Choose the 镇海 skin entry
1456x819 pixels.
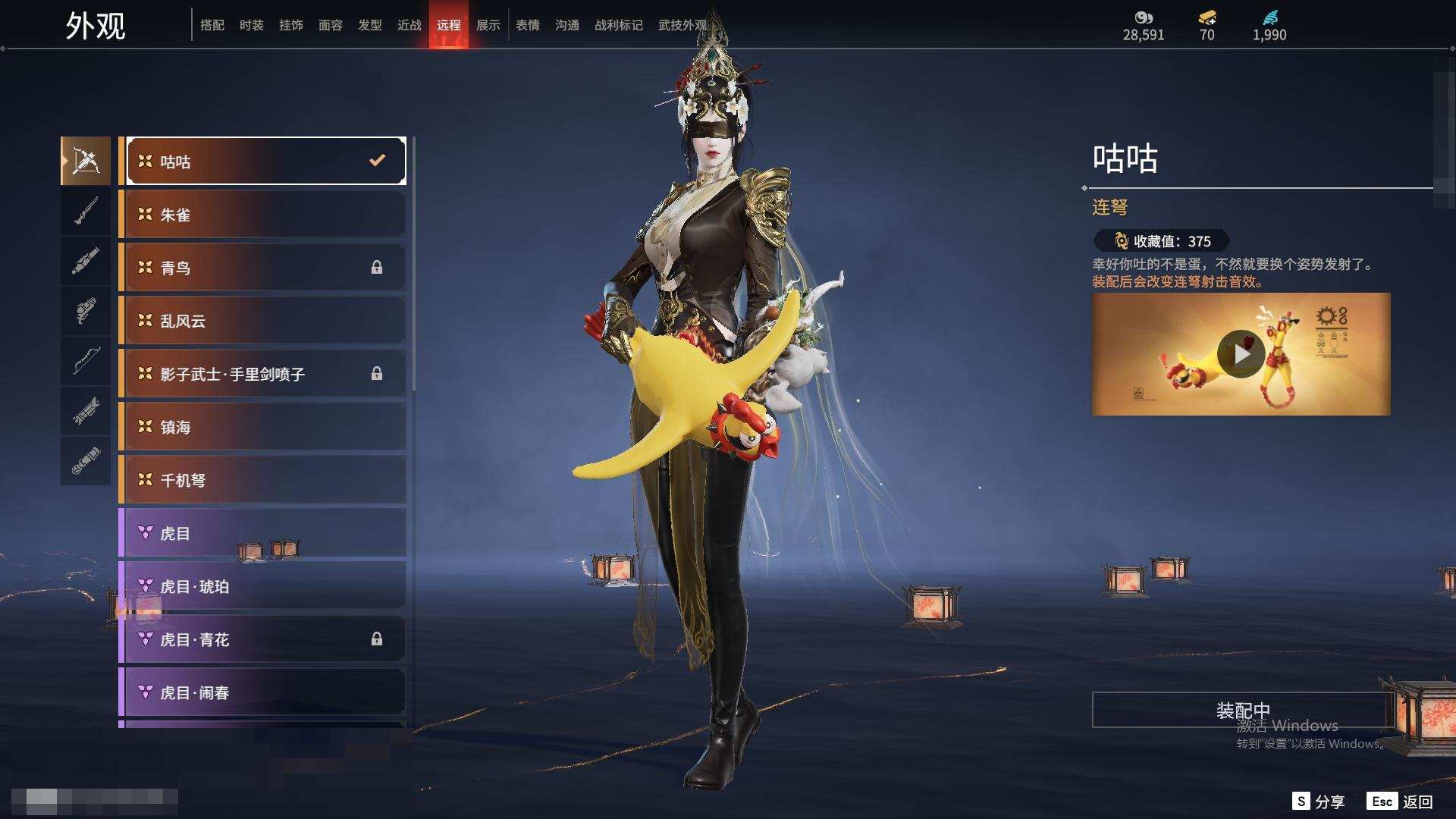tap(263, 427)
